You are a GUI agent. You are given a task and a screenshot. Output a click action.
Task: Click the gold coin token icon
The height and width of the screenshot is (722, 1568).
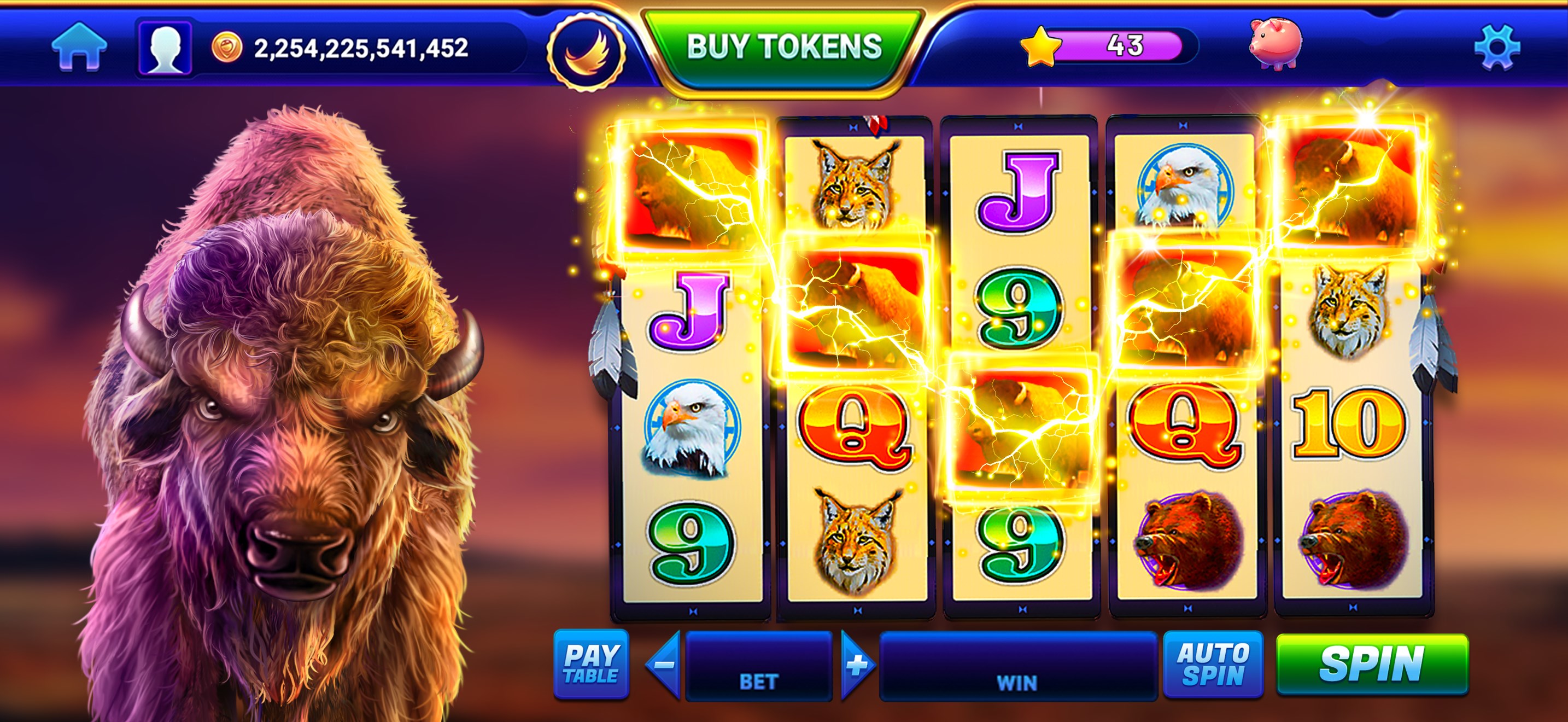pos(226,46)
